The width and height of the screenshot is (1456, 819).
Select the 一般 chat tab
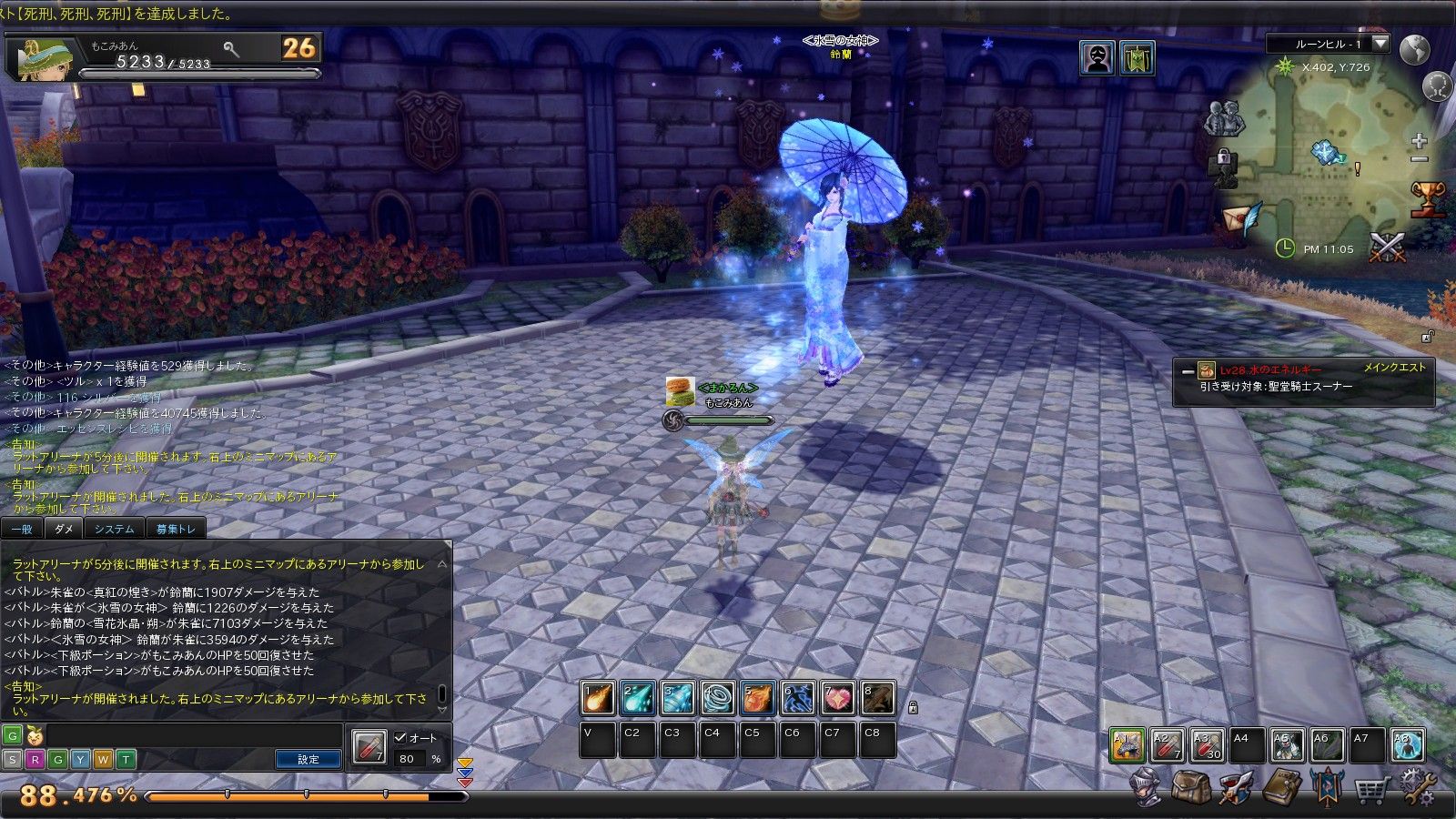(22, 529)
